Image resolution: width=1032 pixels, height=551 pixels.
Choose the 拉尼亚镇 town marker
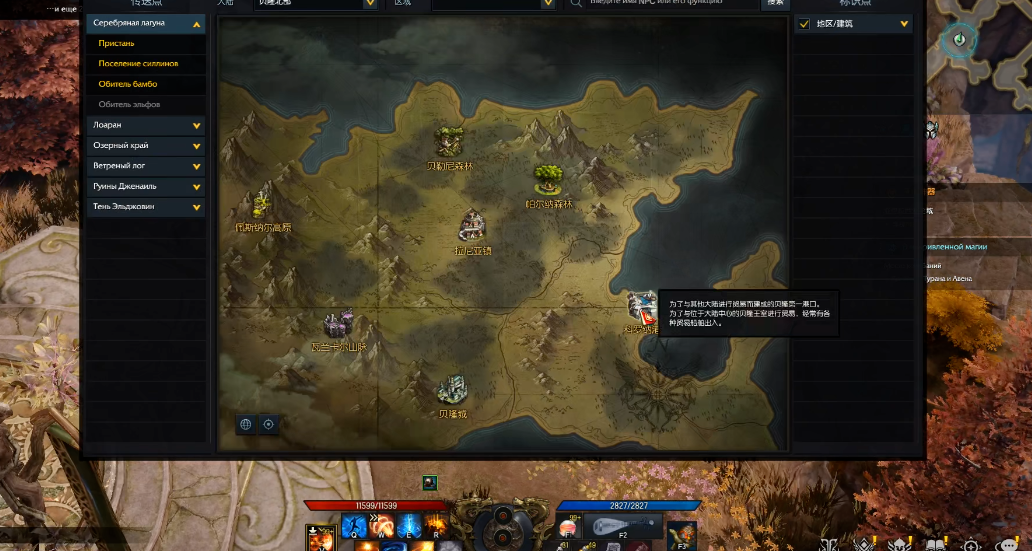pos(472,226)
